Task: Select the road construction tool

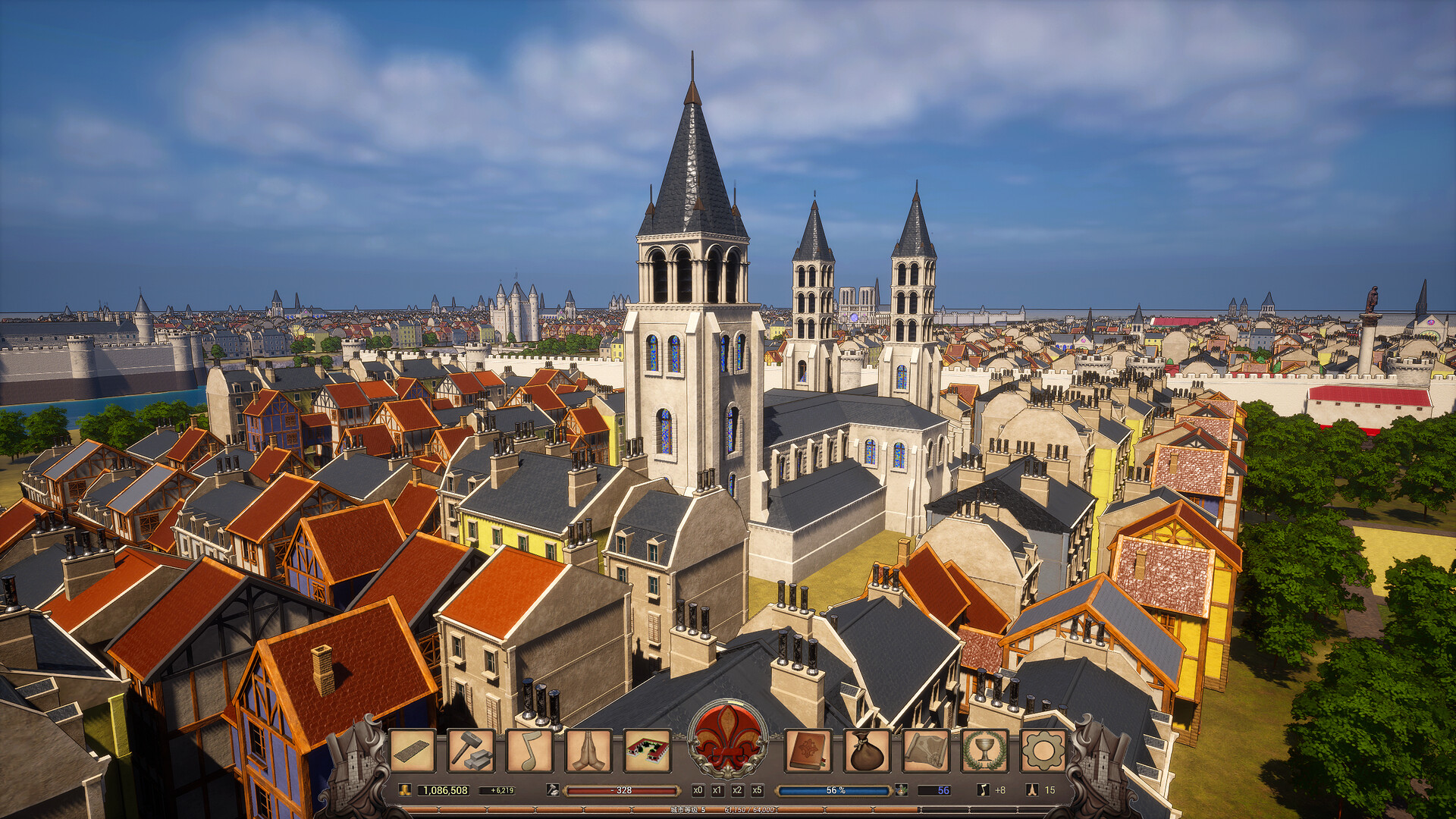Action: click(413, 751)
